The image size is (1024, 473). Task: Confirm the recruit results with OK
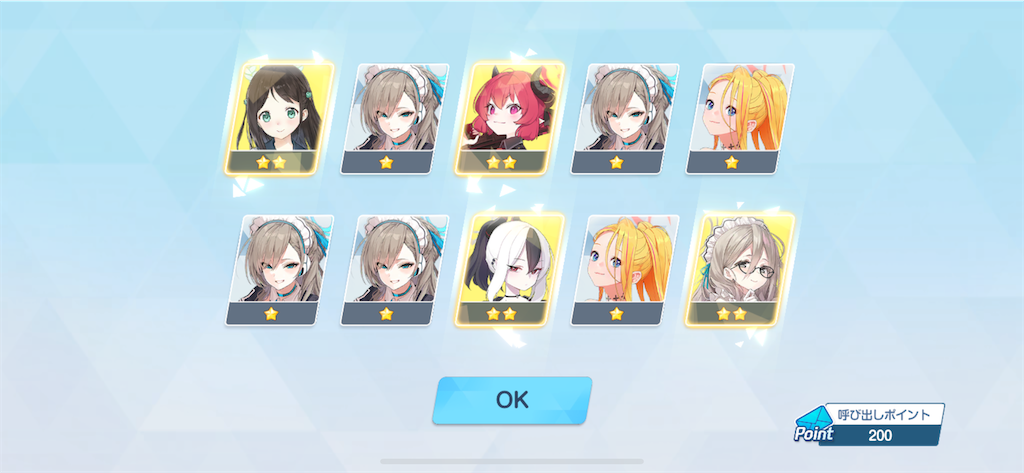pyautogui.click(x=512, y=400)
